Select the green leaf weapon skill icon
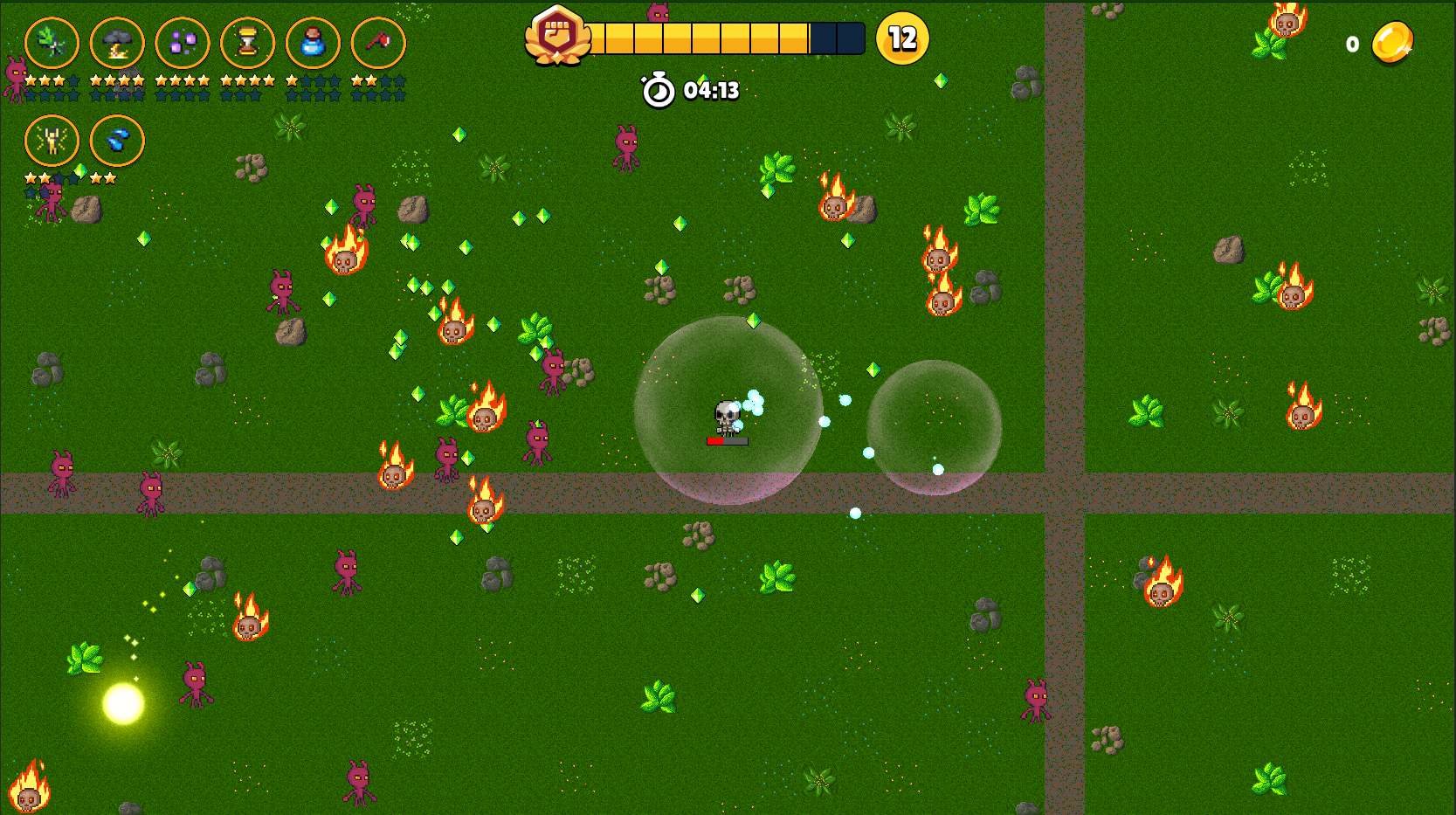 pos(52,43)
